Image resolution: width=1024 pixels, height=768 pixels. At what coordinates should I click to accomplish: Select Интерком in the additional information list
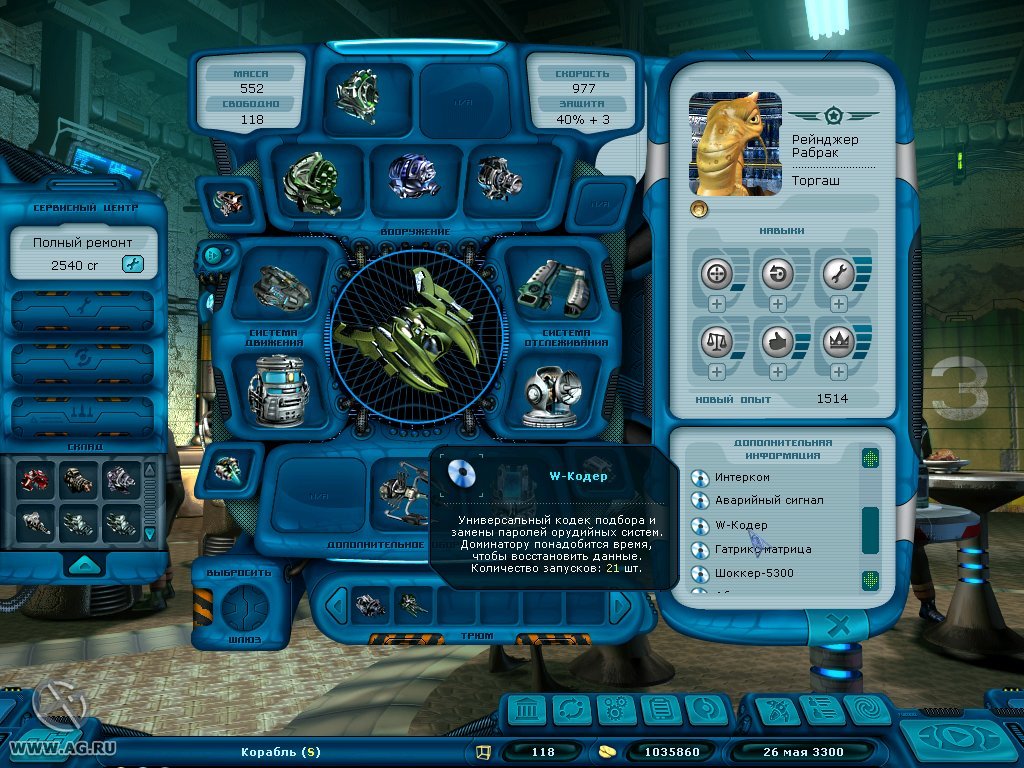click(743, 477)
